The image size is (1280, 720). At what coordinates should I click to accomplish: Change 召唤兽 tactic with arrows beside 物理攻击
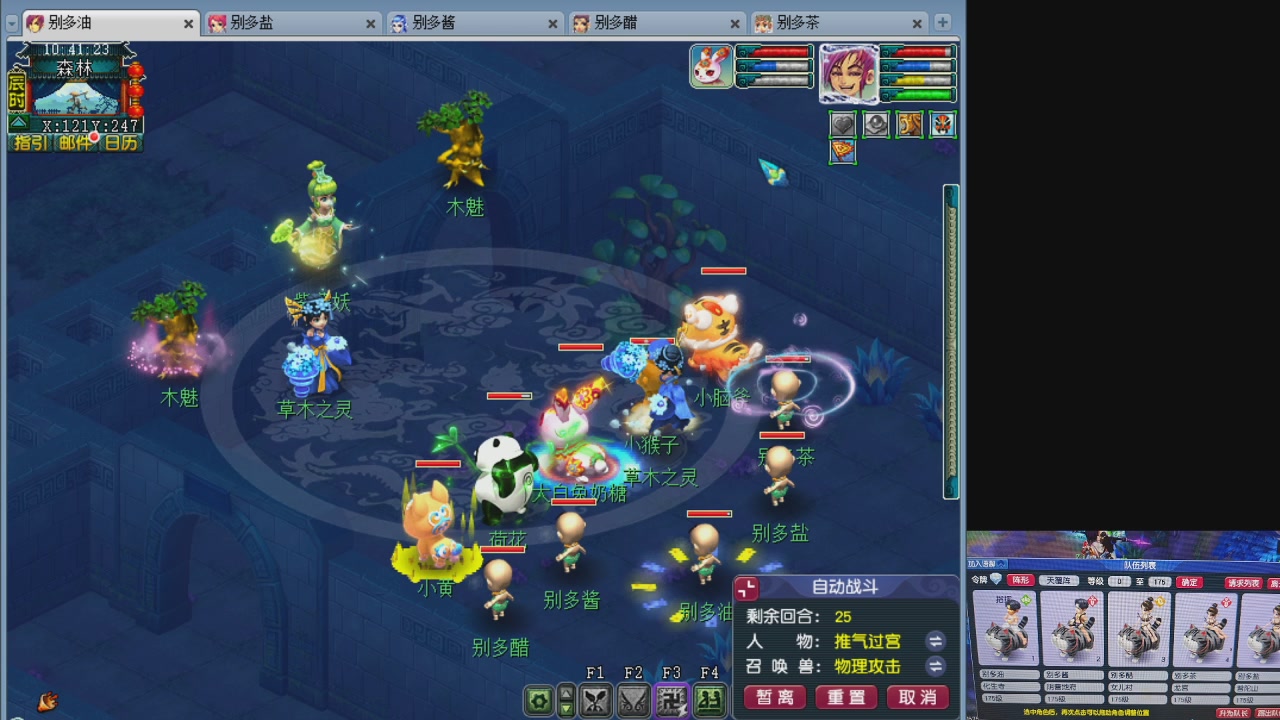pyautogui.click(x=935, y=667)
